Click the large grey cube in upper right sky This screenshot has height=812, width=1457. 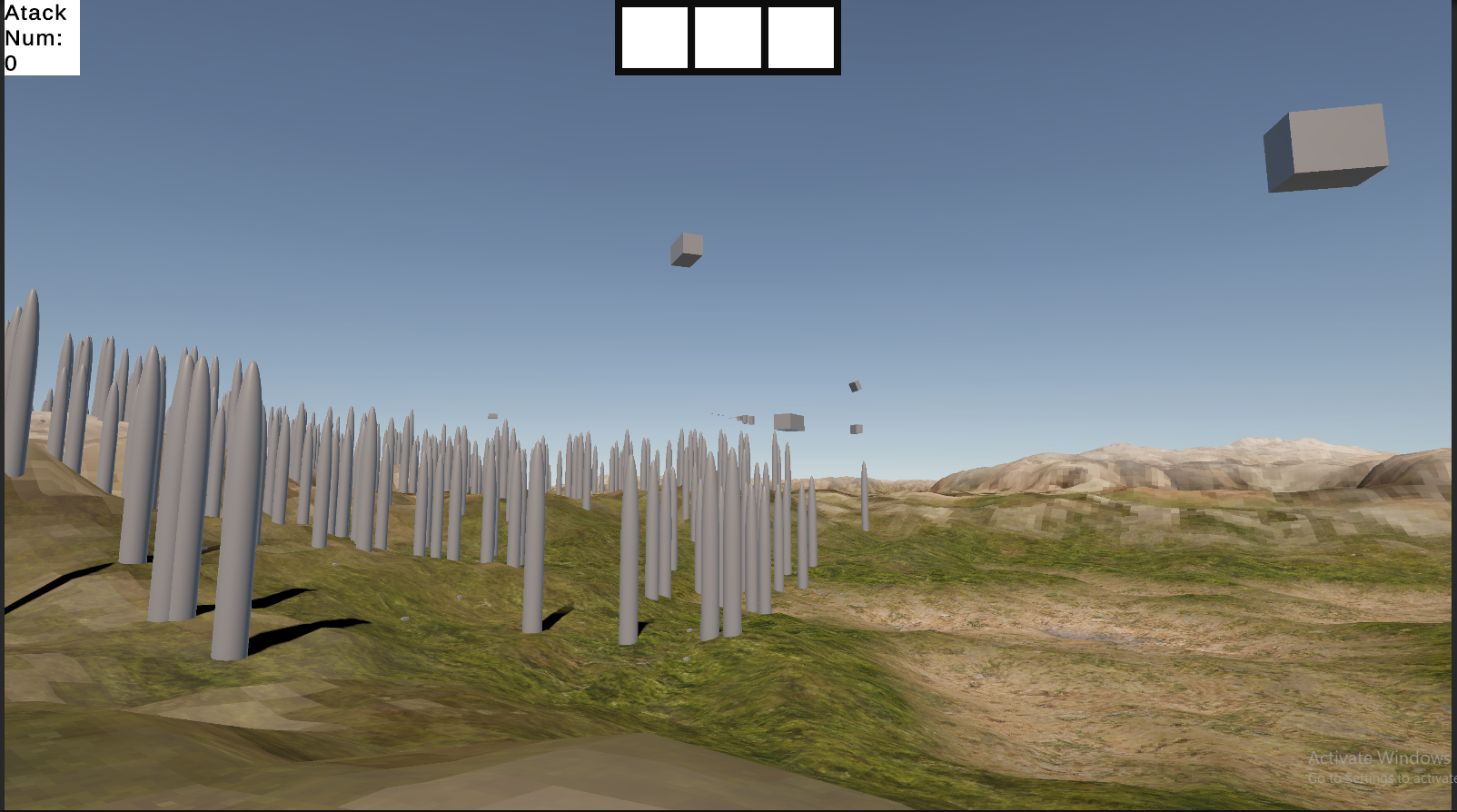(1323, 148)
